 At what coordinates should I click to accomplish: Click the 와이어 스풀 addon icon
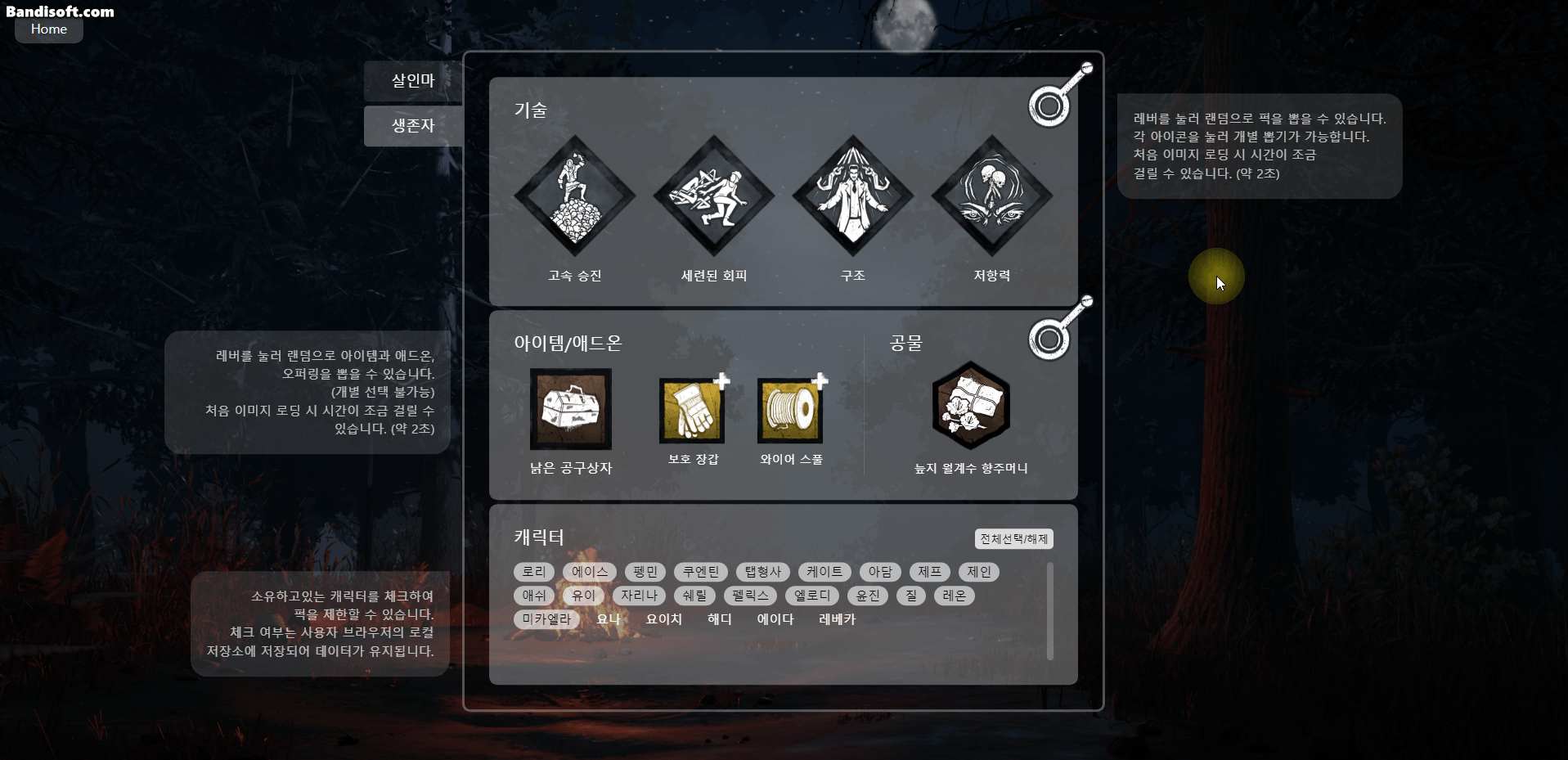789,409
